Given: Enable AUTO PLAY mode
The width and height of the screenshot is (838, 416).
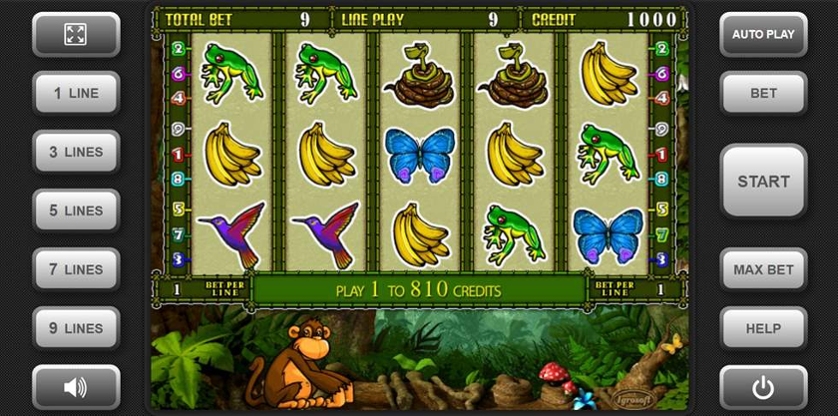Looking at the screenshot, I should tap(763, 34).
